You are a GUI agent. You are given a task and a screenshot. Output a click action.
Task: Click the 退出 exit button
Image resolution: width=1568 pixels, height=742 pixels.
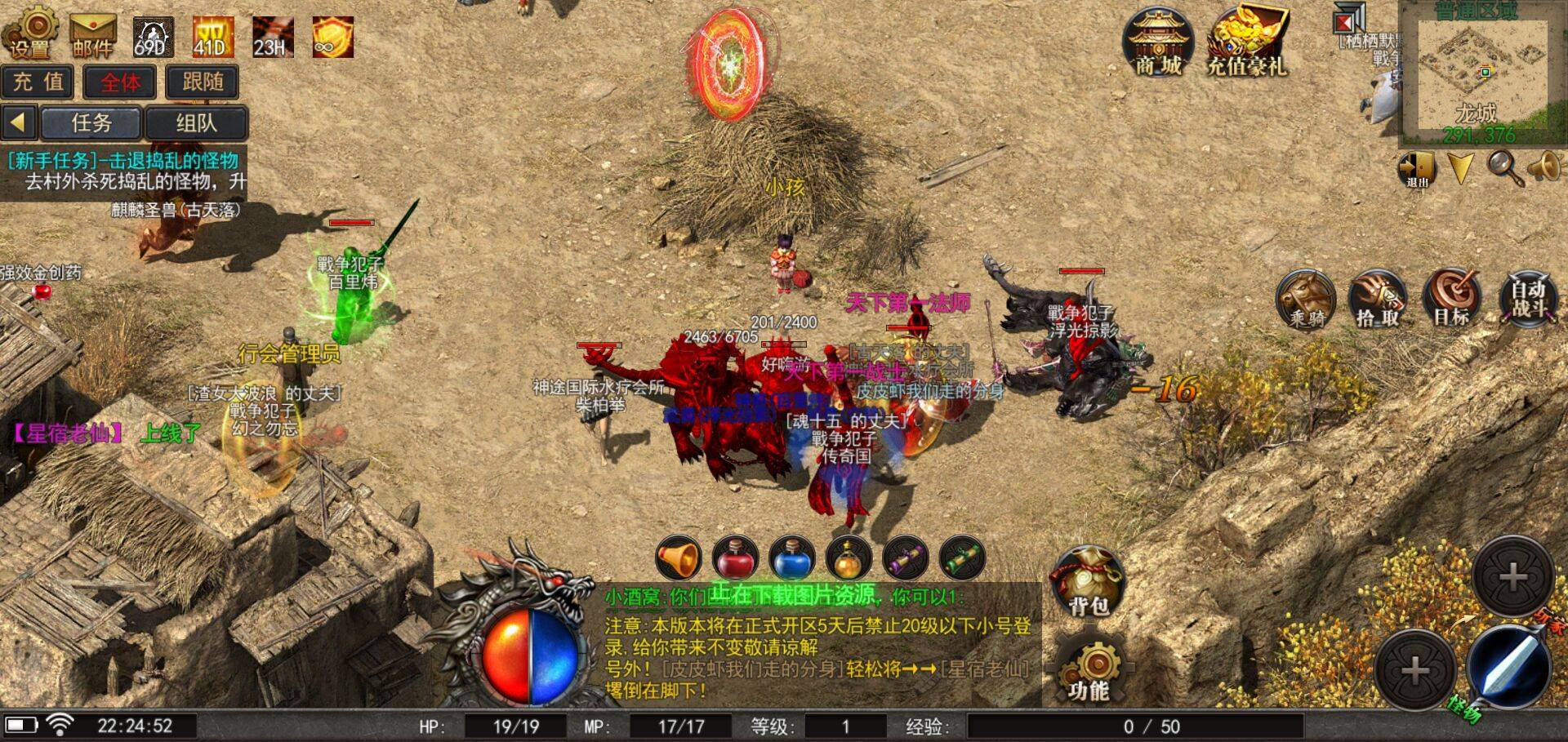pyautogui.click(x=1419, y=166)
